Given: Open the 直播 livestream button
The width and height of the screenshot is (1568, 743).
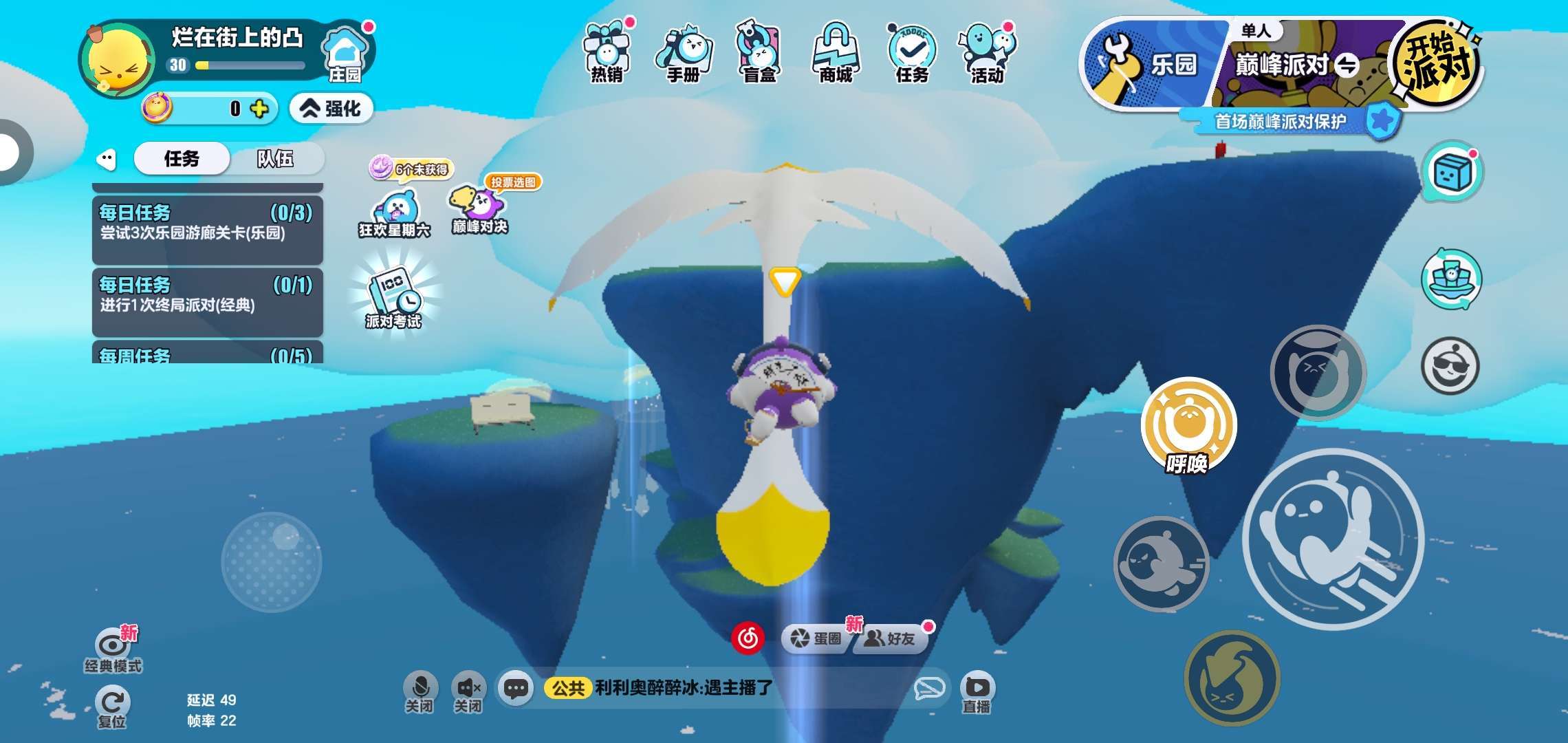Looking at the screenshot, I should click(977, 692).
